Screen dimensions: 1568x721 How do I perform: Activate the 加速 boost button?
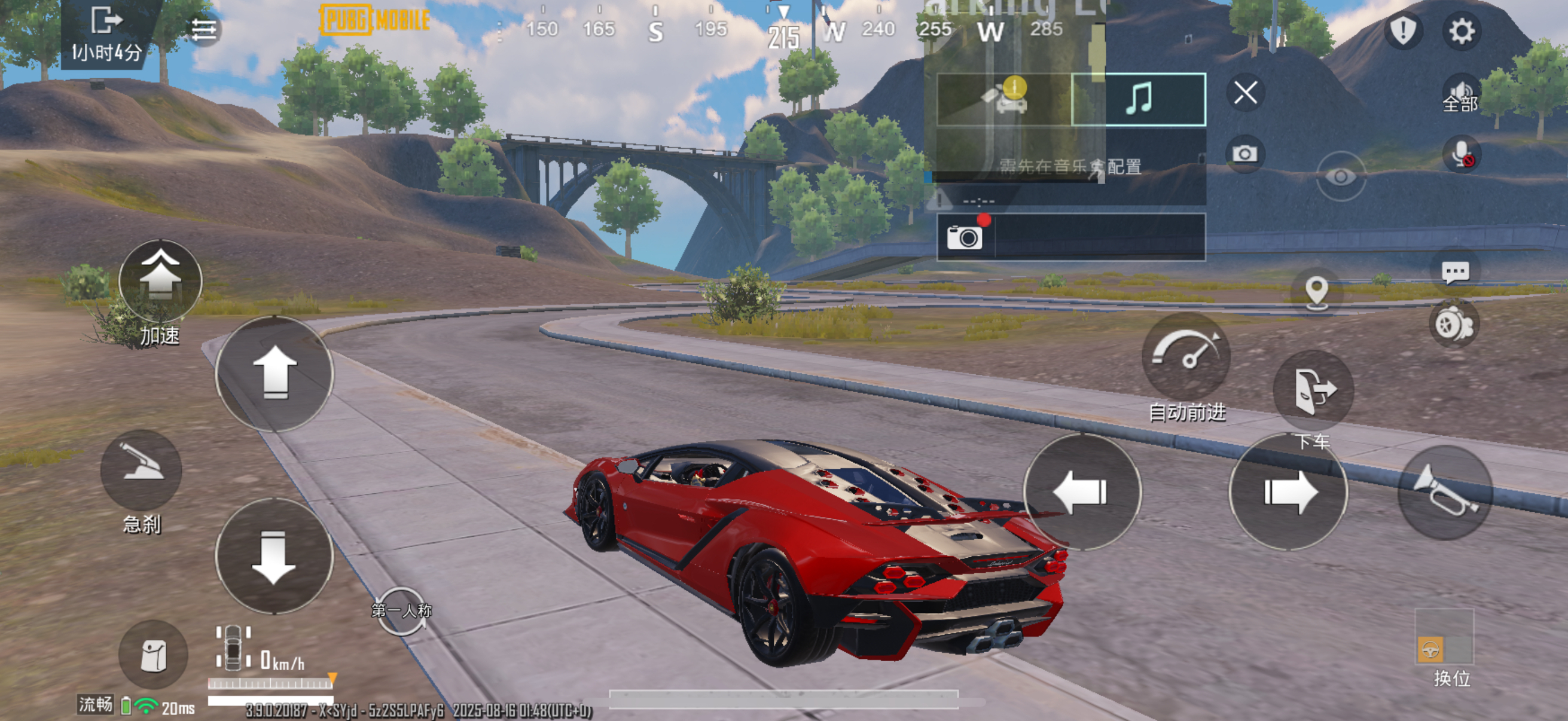point(160,280)
